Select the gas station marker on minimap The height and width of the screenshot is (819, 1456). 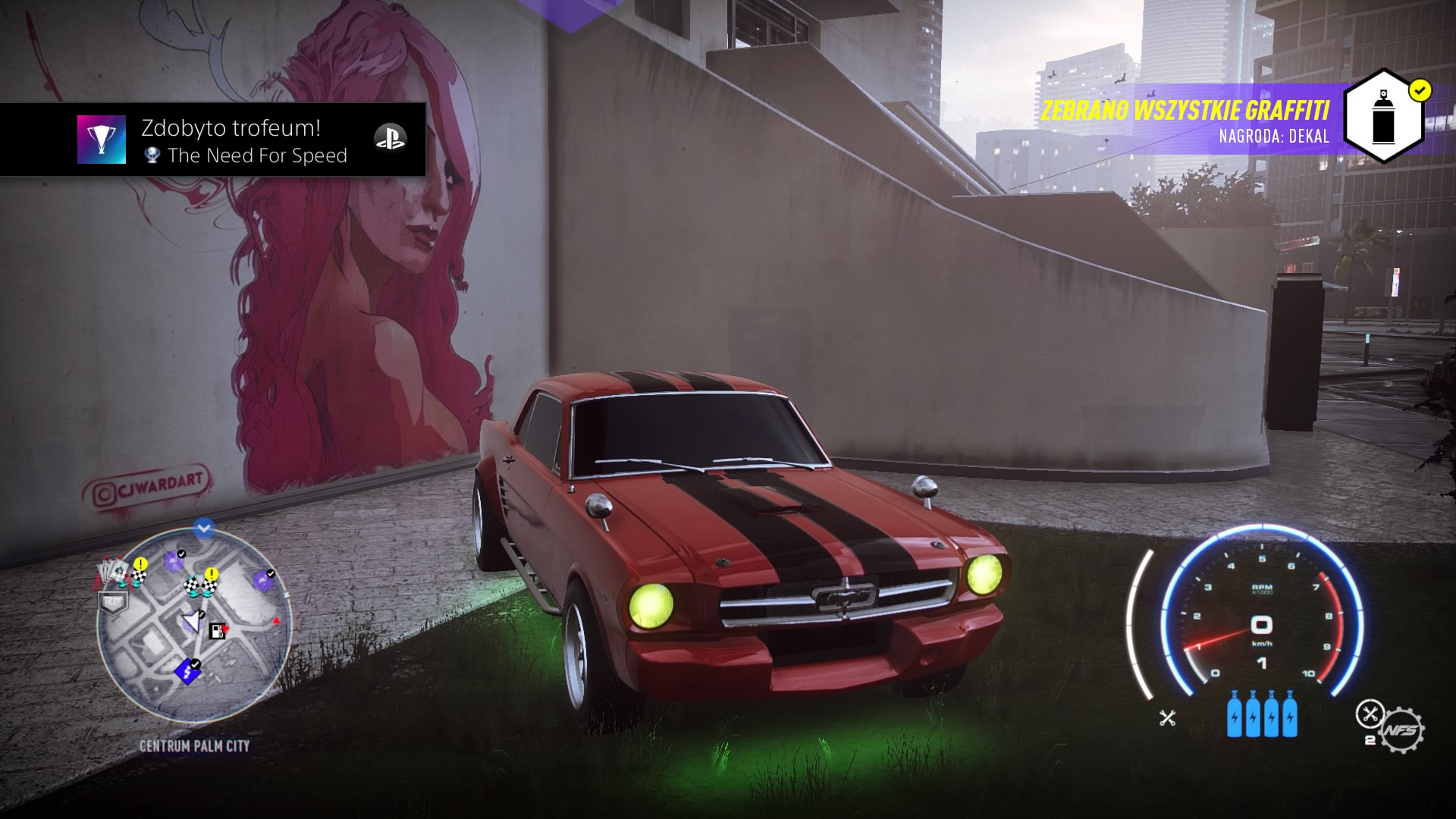[x=217, y=630]
